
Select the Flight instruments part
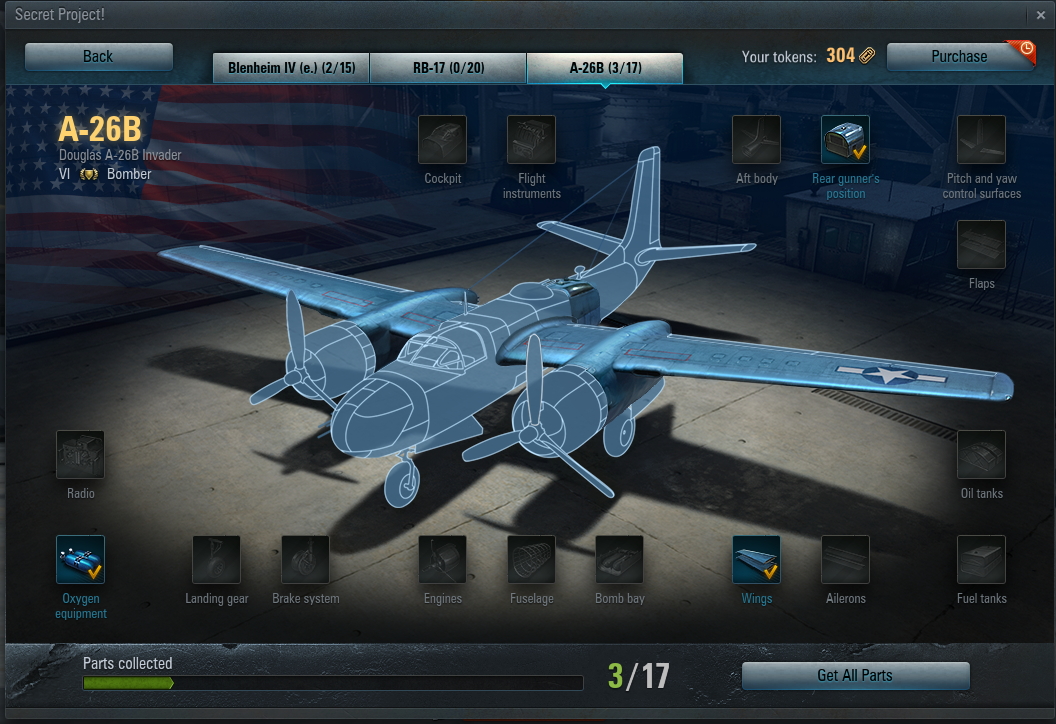tap(531, 140)
